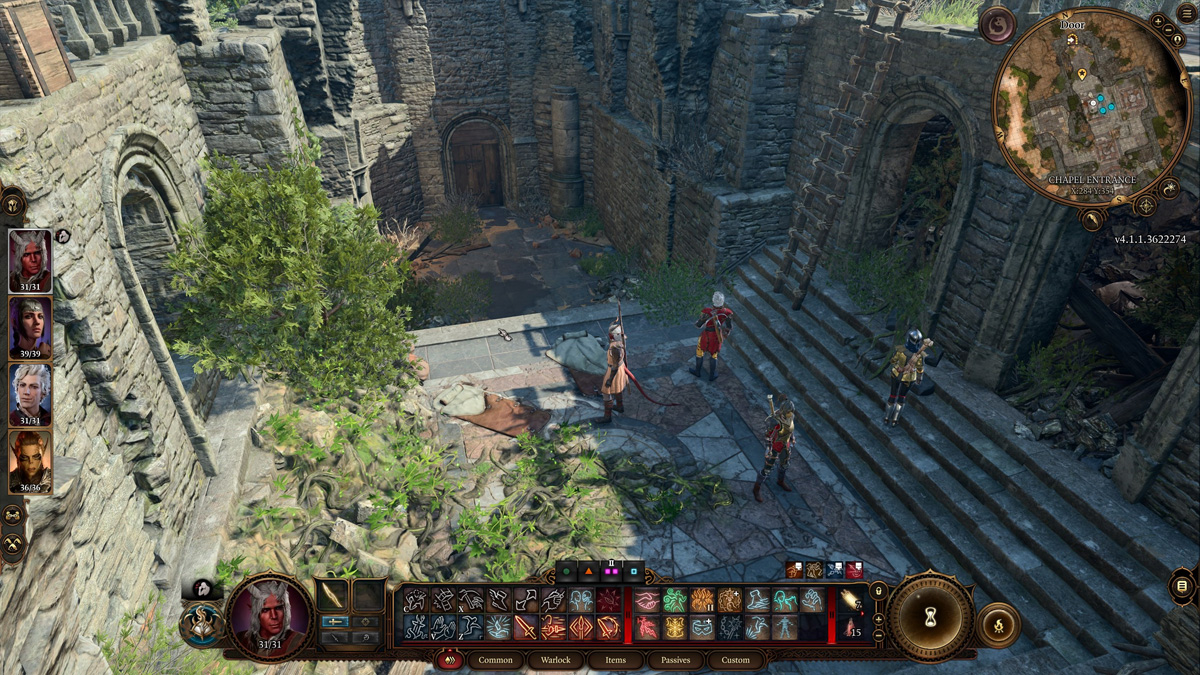Select the red-haired character portrait with 36 HP

click(30, 461)
